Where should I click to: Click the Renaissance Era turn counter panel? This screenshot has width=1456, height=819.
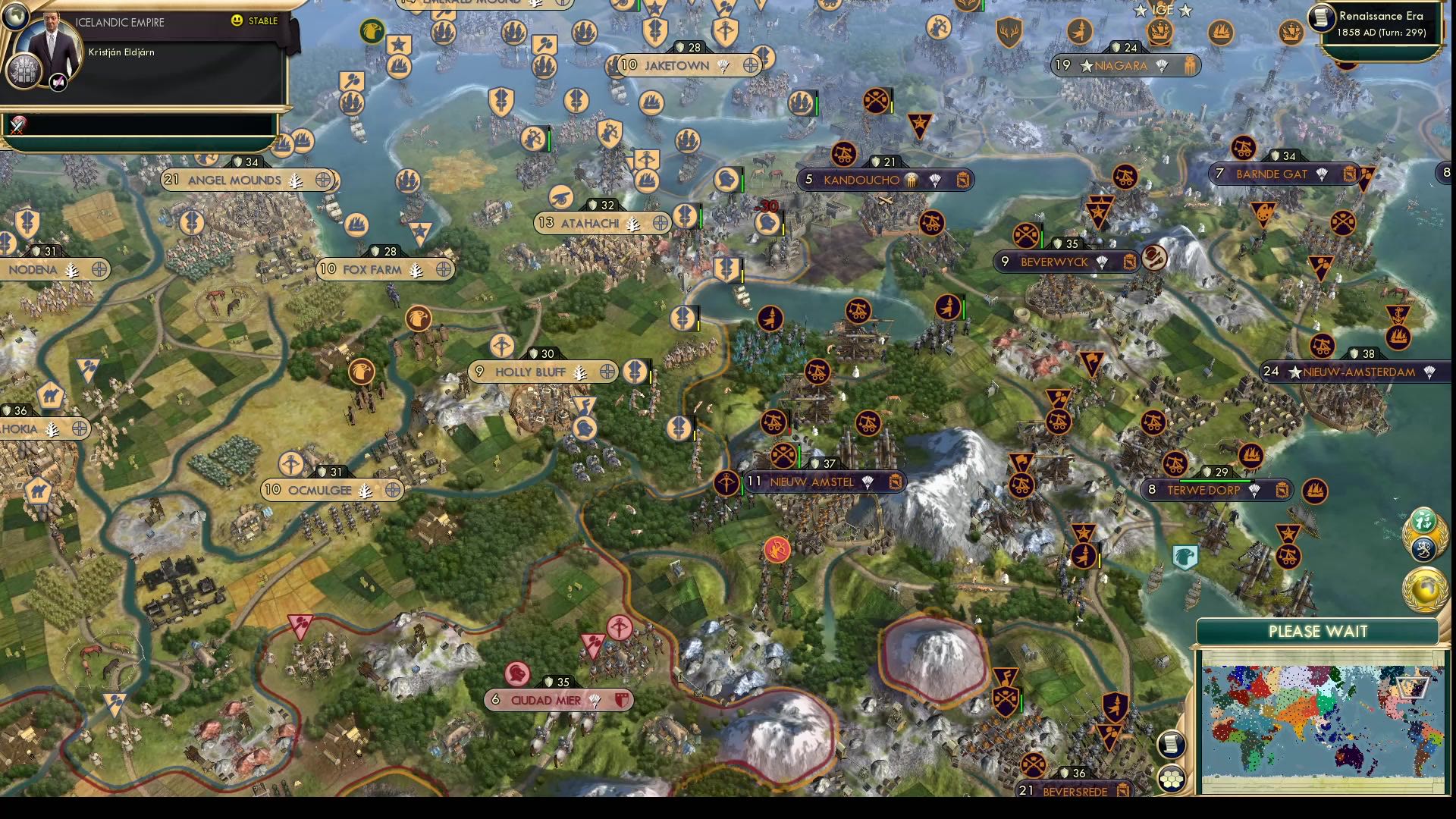click(x=1382, y=24)
